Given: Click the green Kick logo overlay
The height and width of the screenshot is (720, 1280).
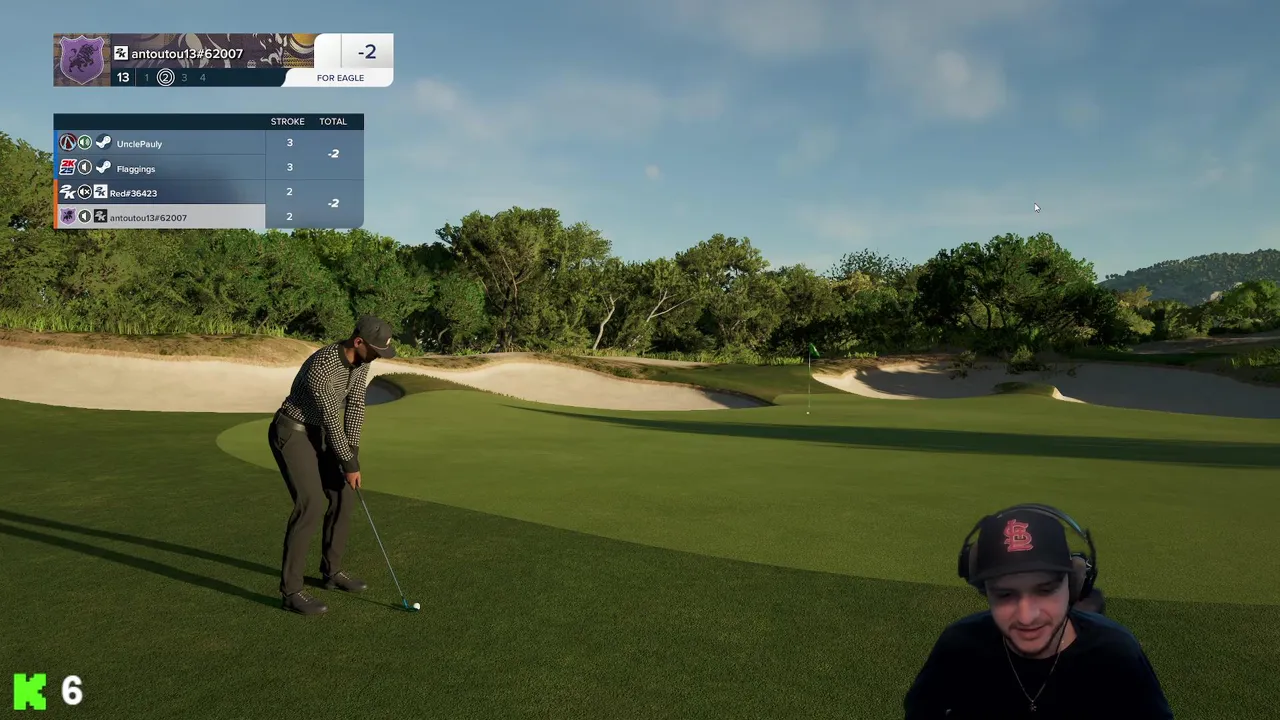Looking at the screenshot, I should 30,691.
